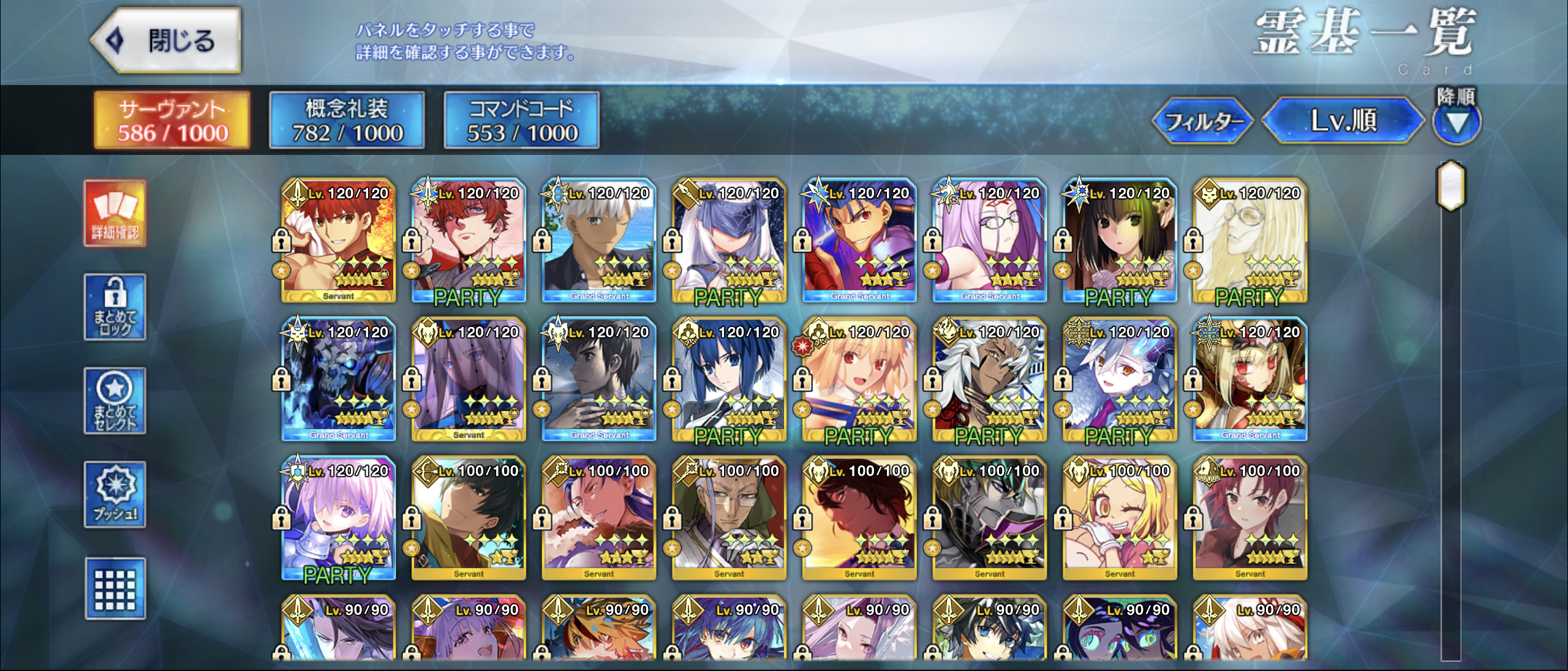1568x671 pixels.
Task: View the white-haired dark-skinned red-garbed servant card
Action: tap(989, 380)
